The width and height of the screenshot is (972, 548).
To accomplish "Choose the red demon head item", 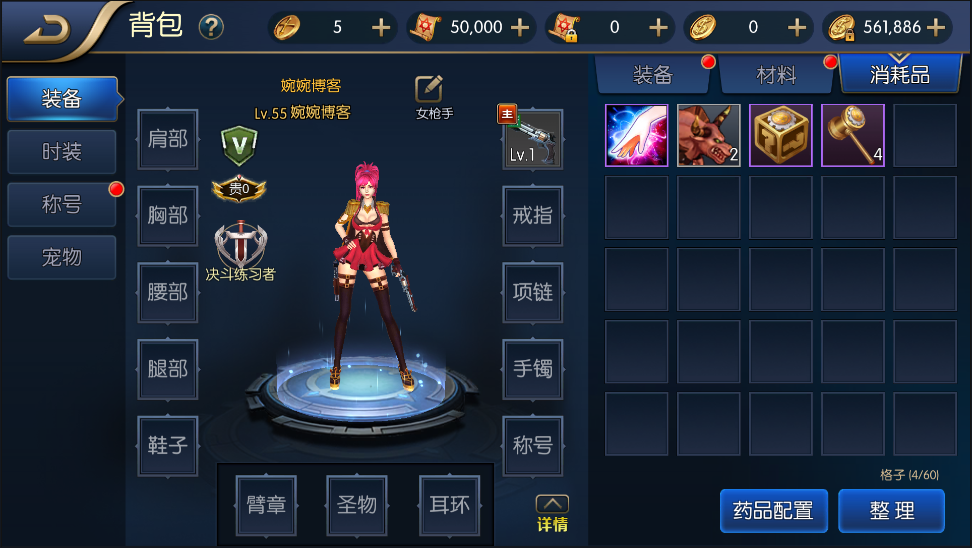I will click(x=709, y=135).
